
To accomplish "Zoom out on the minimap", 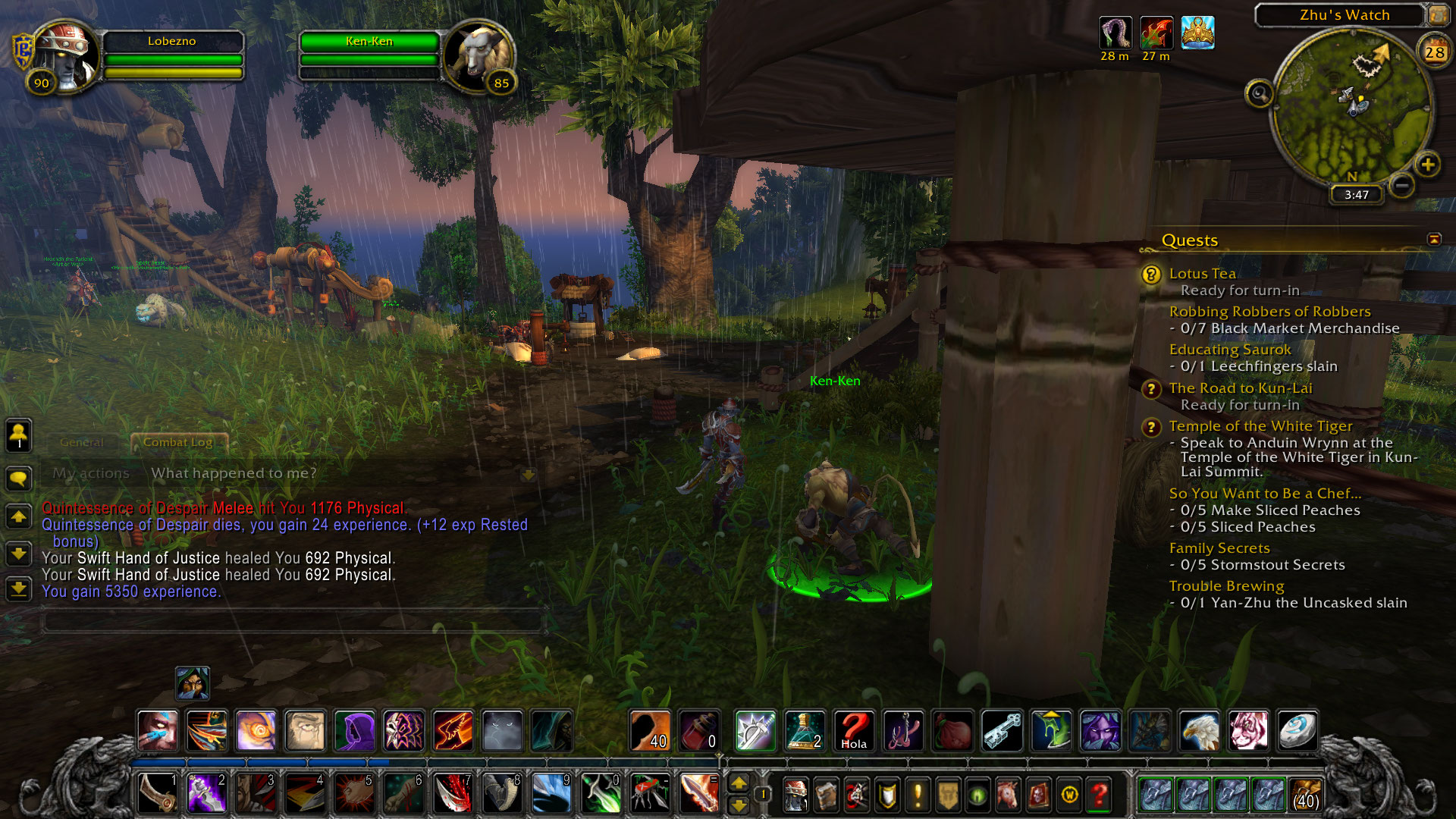I will (1402, 185).
